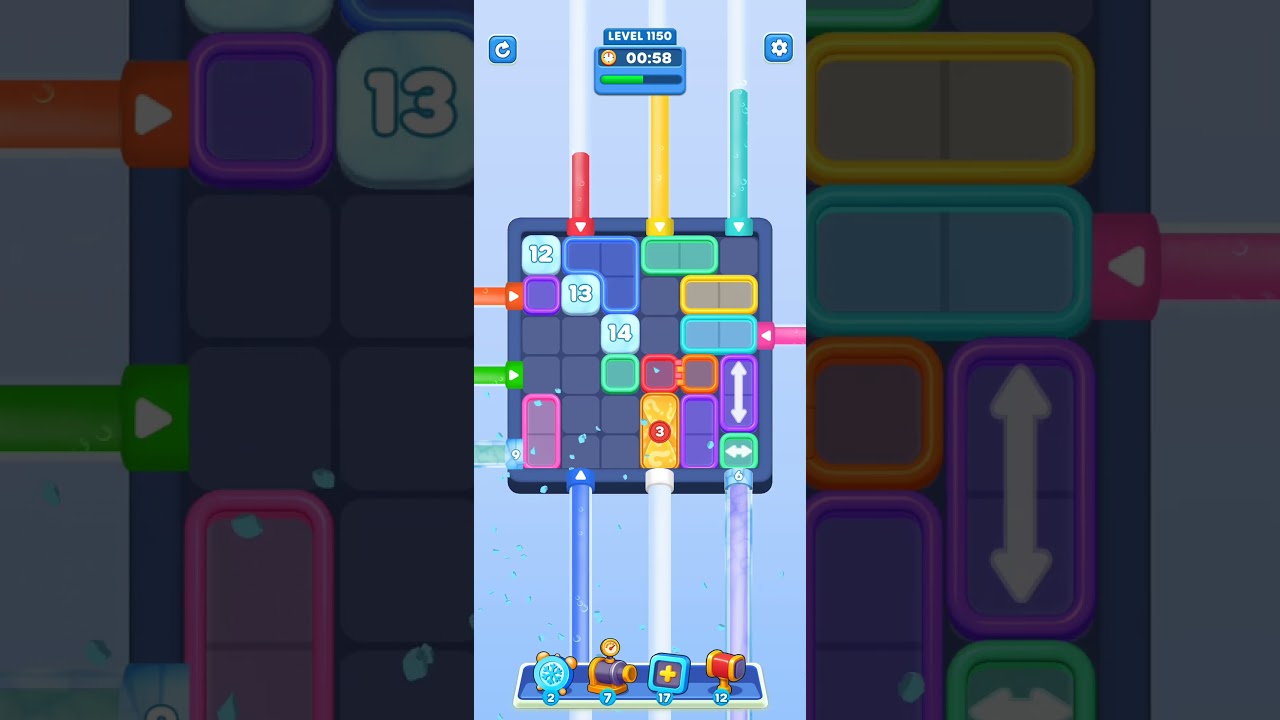The height and width of the screenshot is (720, 1280).
Task: Tap the green block with horizontal arrows
Action: point(739,452)
